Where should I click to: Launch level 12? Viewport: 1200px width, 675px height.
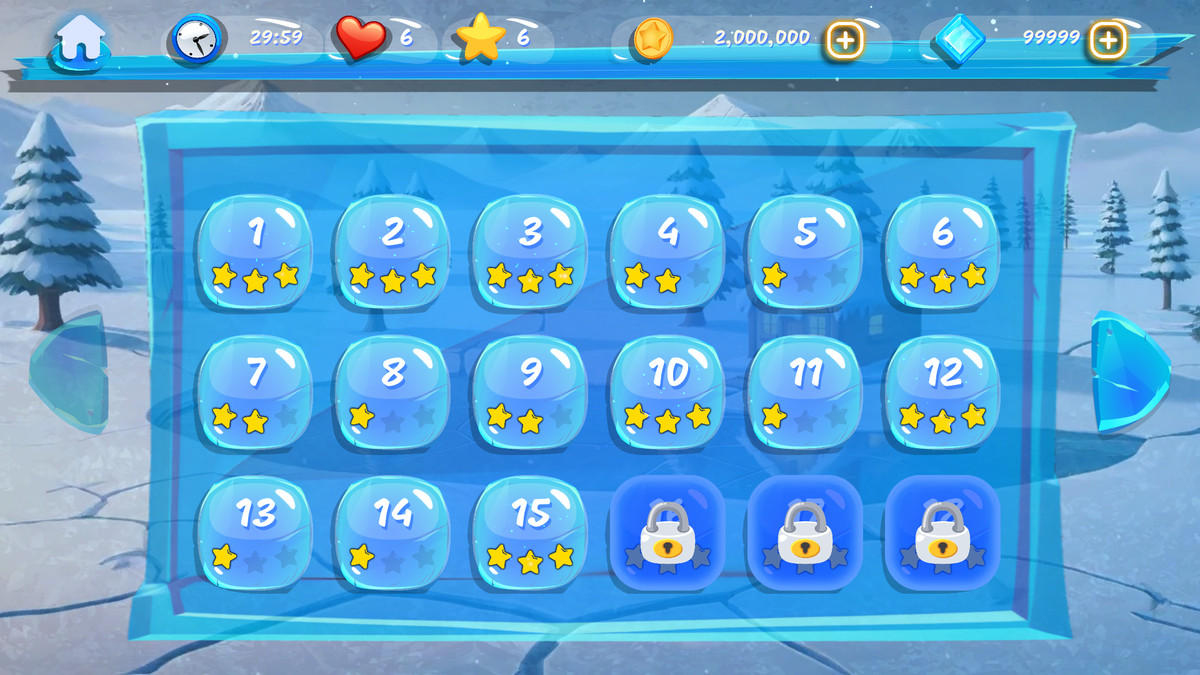pyautogui.click(x=943, y=392)
